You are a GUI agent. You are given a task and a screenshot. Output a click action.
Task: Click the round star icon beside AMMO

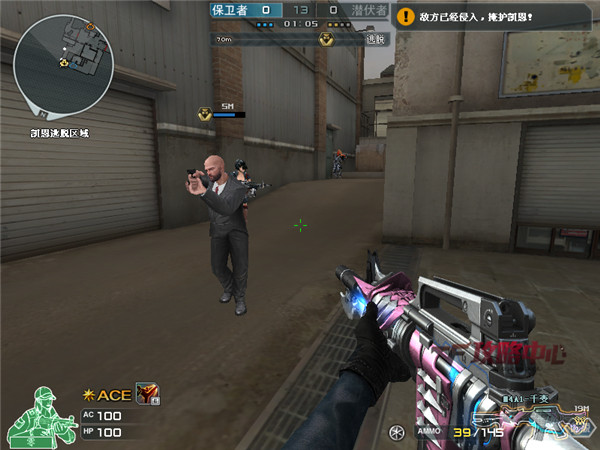click(397, 432)
